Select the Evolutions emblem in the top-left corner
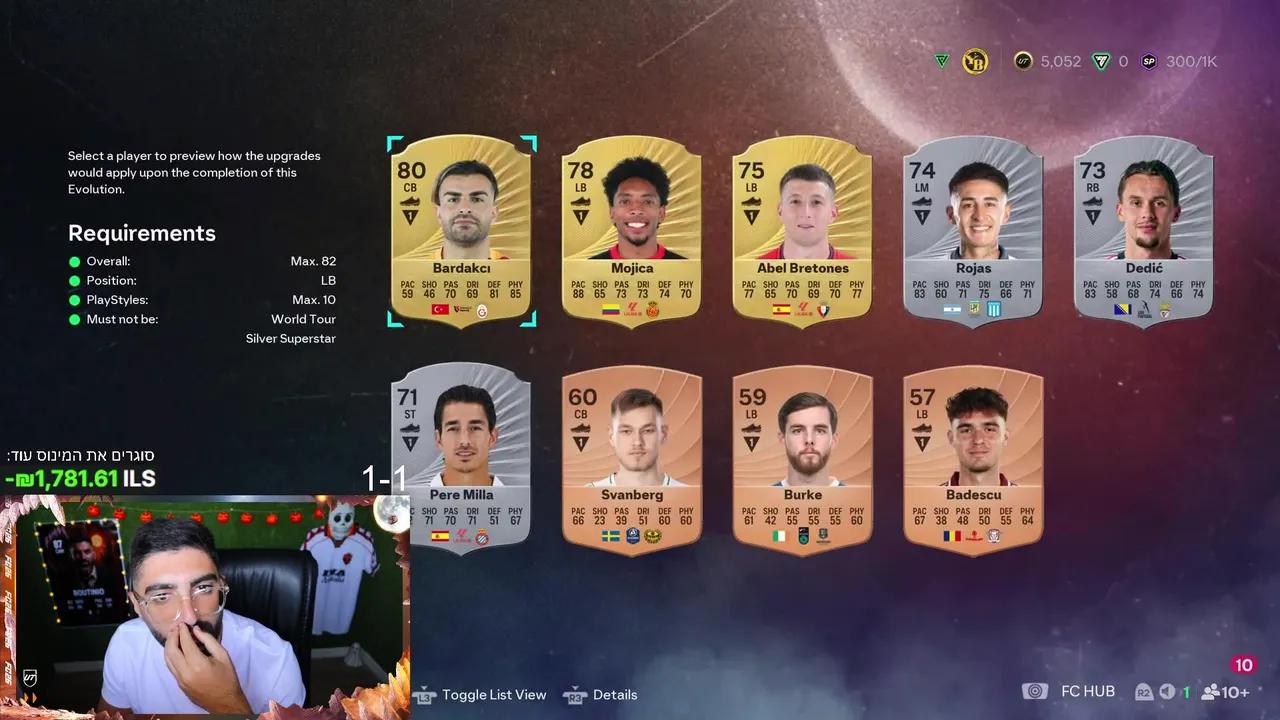The image size is (1280, 720). pos(940,61)
